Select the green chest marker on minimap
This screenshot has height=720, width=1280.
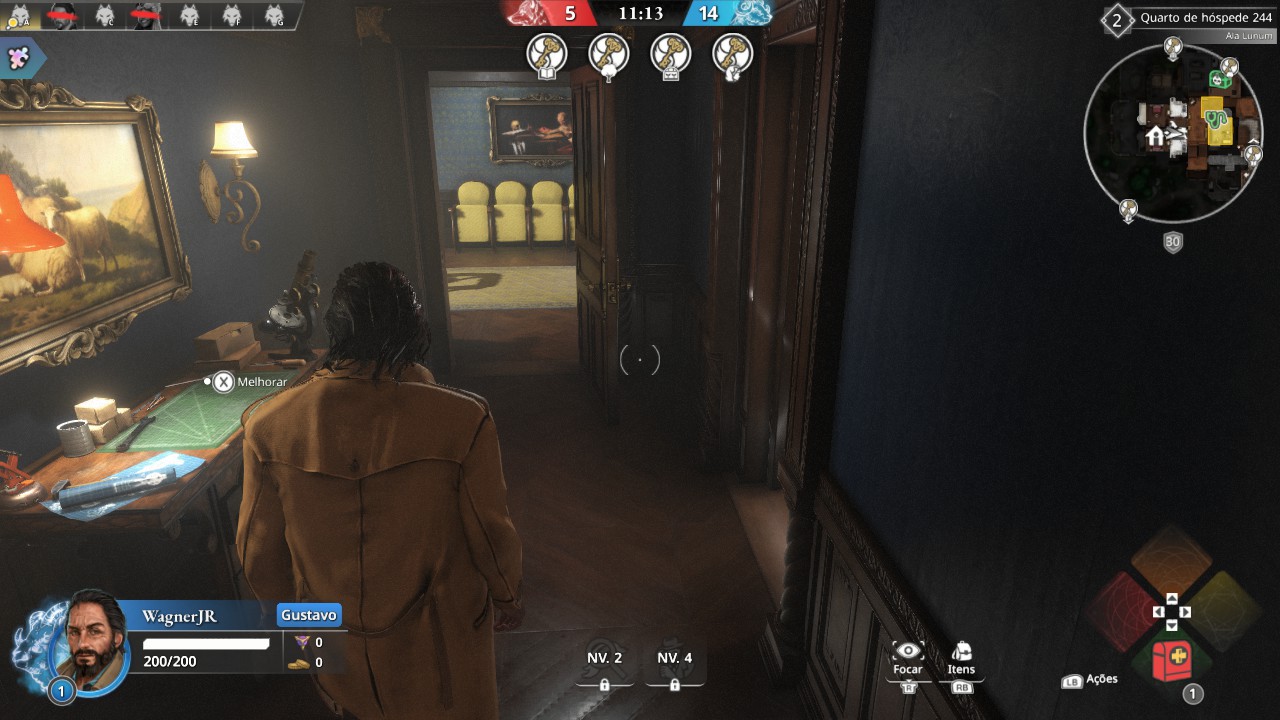tap(1219, 79)
